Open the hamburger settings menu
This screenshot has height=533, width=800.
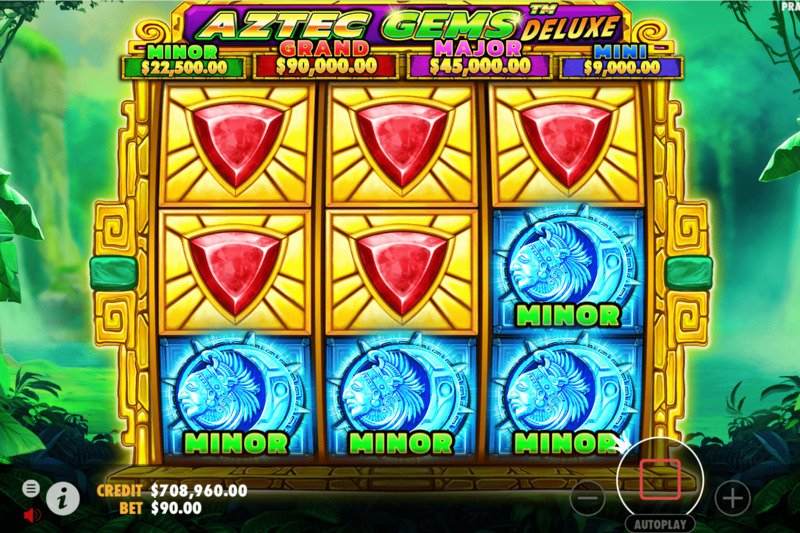tap(31, 488)
